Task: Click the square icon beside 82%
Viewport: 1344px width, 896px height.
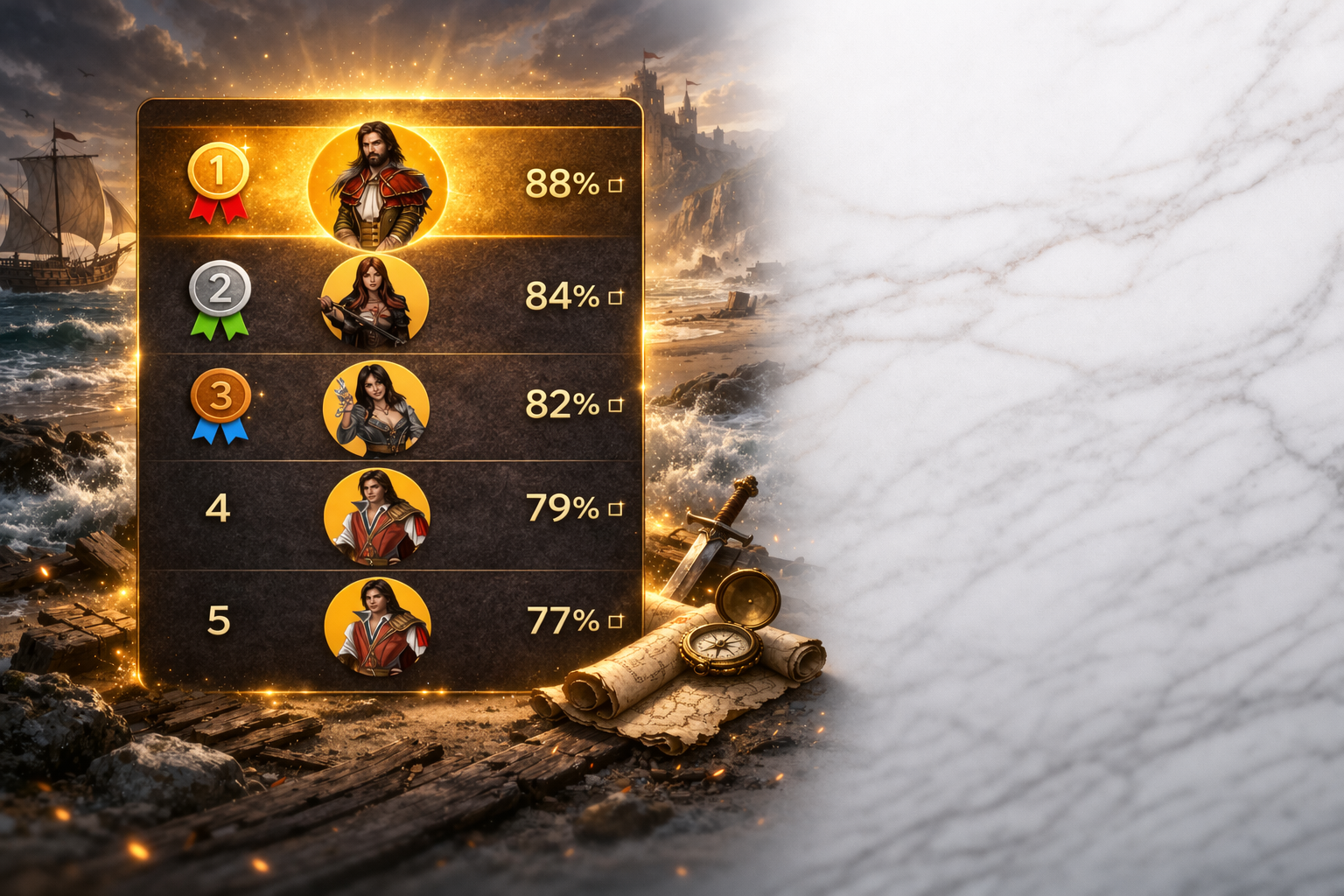Action: (x=616, y=405)
